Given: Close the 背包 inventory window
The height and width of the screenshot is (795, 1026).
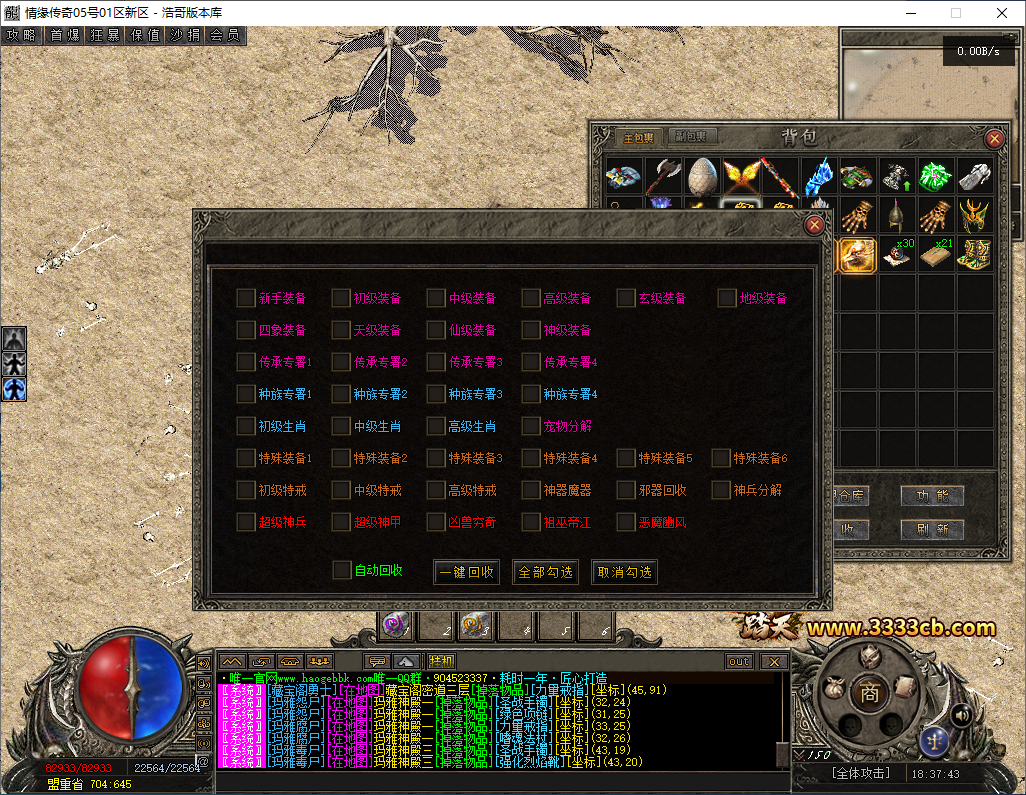Looking at the screenshot, I should click(994, 139).
